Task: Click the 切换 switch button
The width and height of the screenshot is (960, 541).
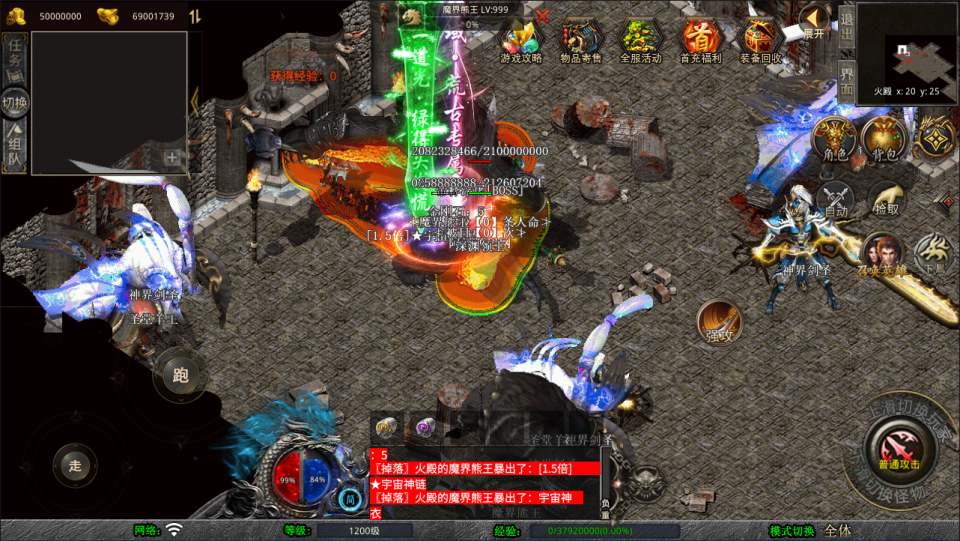Action: [15, 102]
